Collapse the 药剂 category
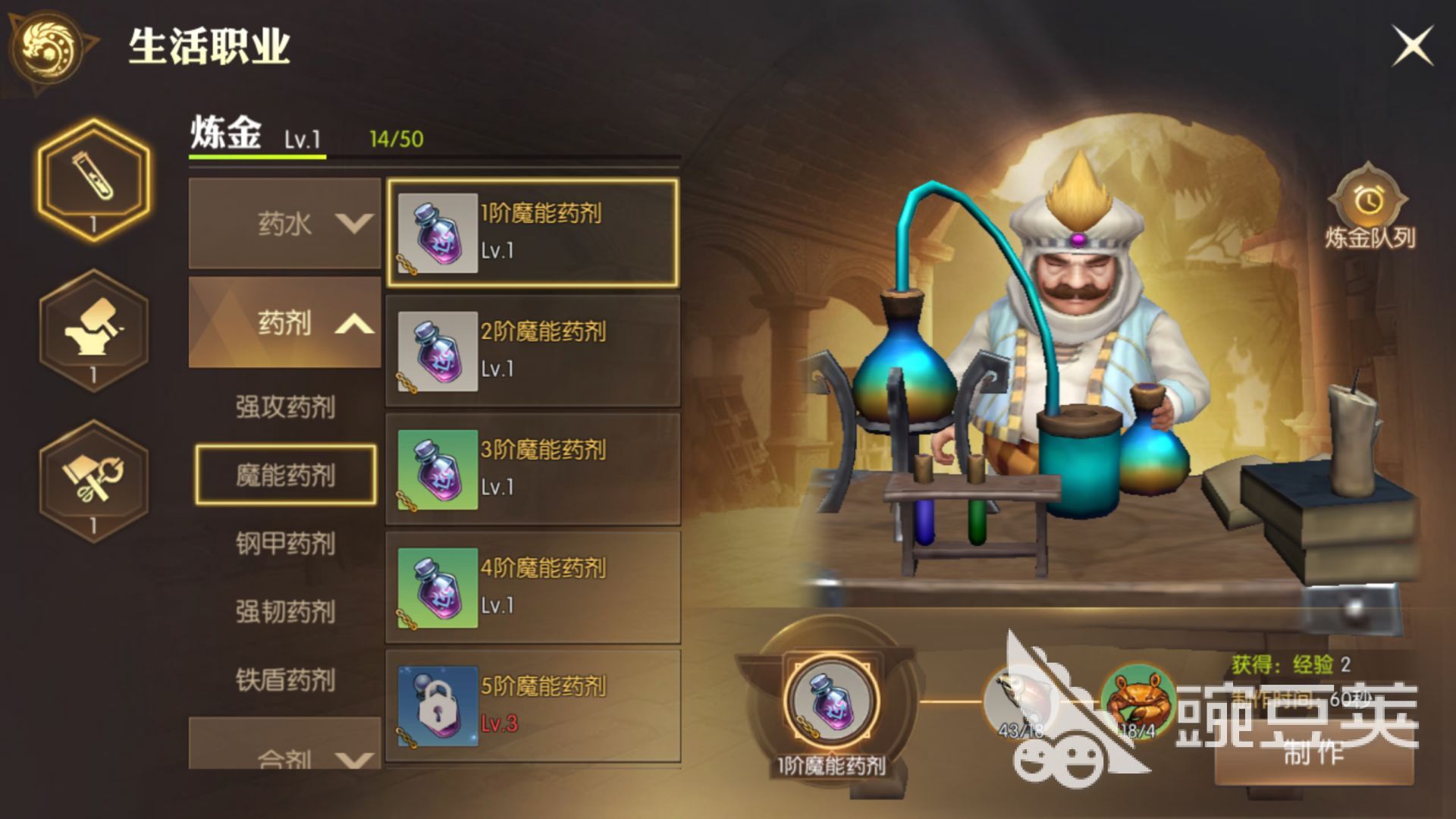This screenshot has width=1456, height=819. tap(284, 323)
